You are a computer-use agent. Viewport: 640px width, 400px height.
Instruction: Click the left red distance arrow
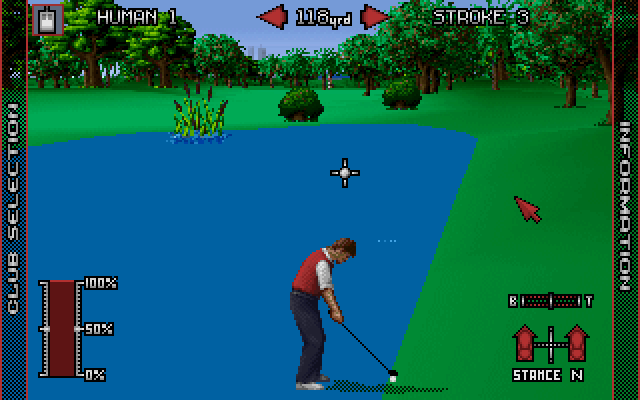[x=271, y=16]
